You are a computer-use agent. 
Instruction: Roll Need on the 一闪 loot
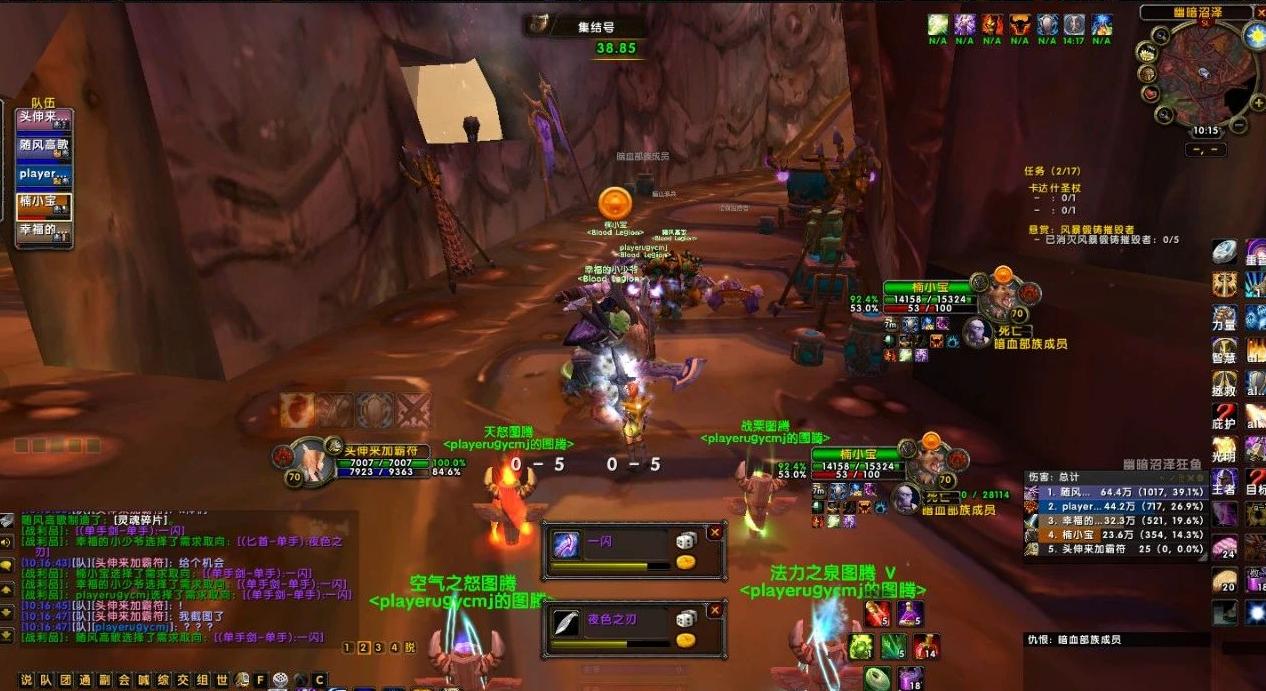pos(686,541)
